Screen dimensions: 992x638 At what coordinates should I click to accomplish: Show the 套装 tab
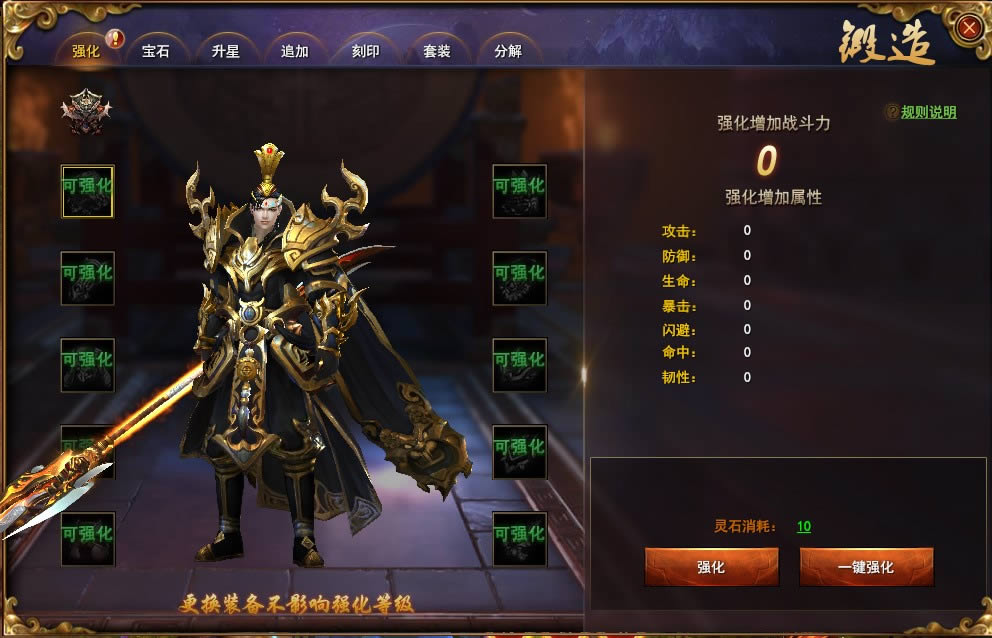click(437, 51)
